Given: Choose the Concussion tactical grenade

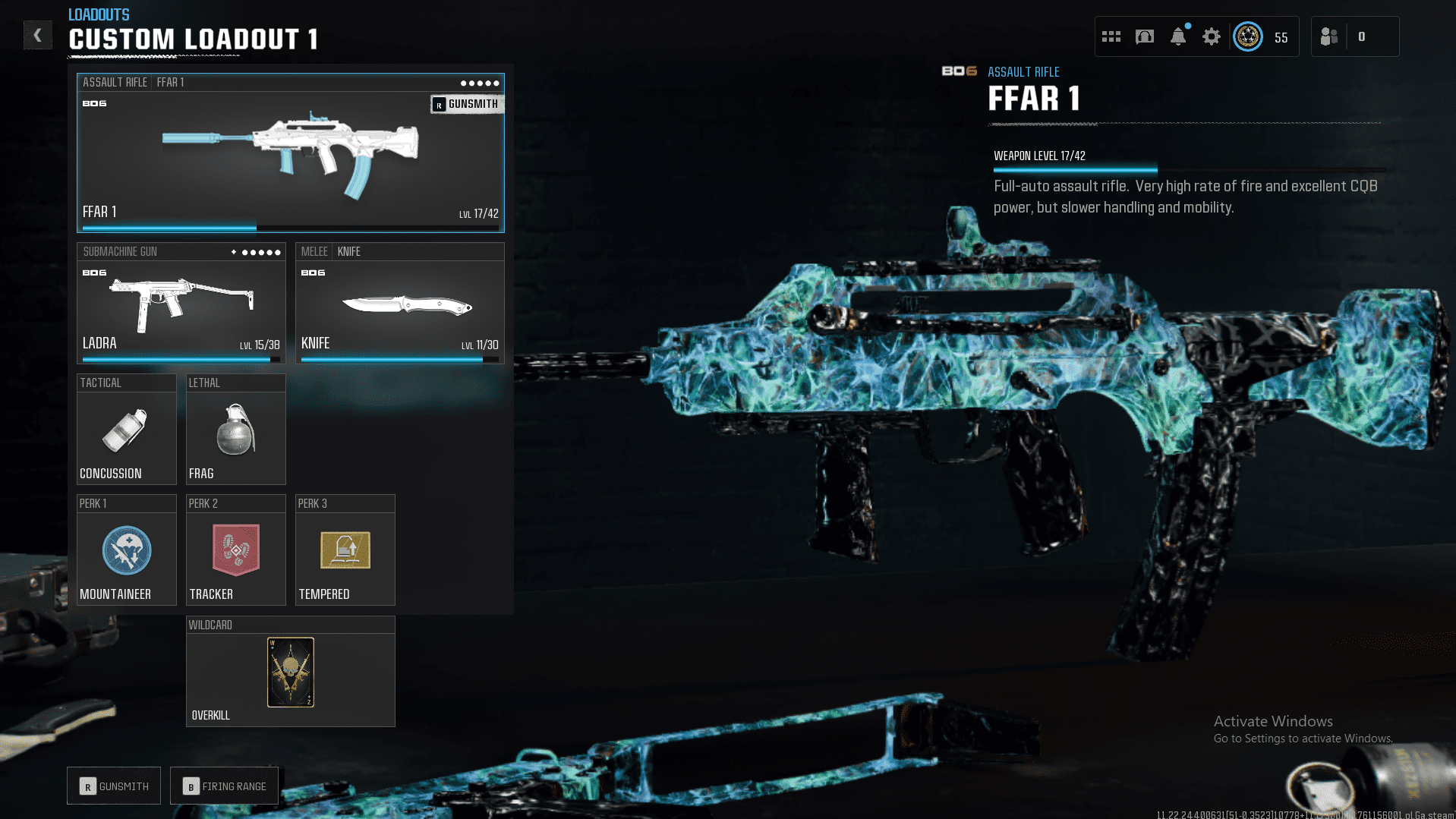Looking at the screenshot, I should pos(126,433).
